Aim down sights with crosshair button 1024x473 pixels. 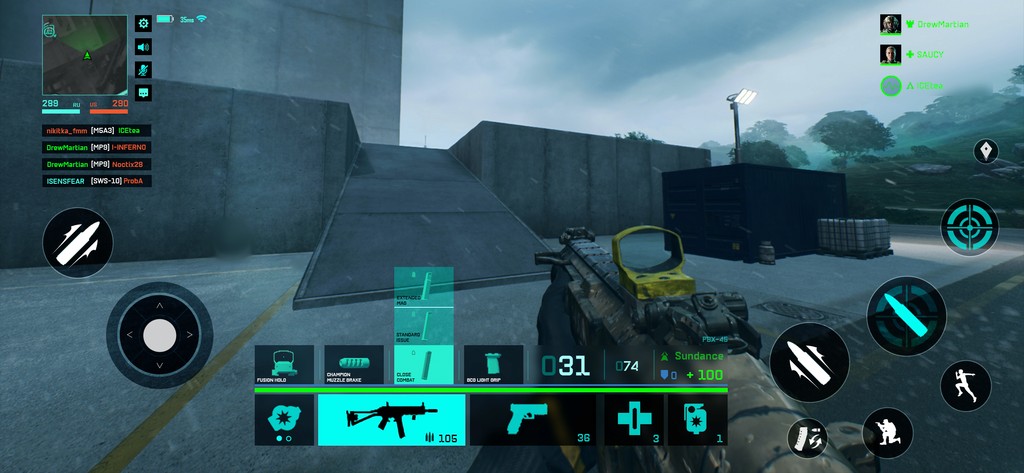969,227
